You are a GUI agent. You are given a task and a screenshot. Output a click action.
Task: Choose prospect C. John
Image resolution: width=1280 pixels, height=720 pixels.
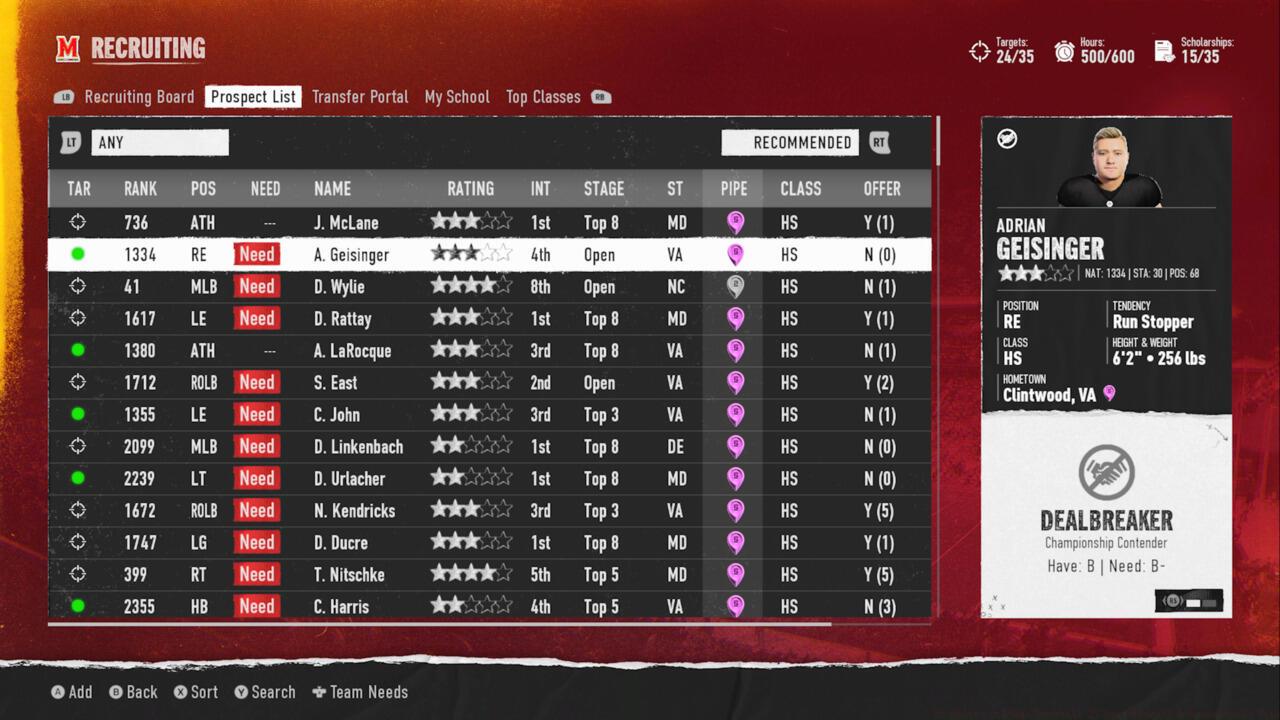click(x=336, y=415)
